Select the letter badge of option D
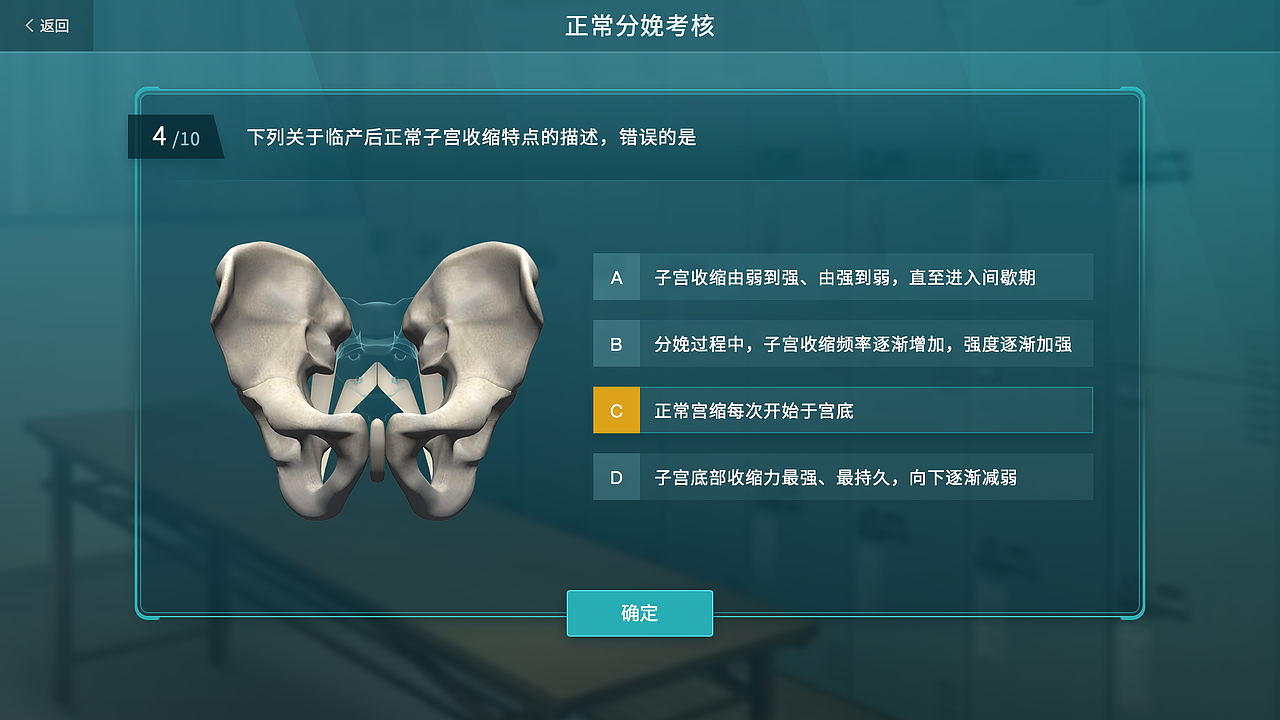The image size is (1280, 720). pyautogui.click(x=616, y=477)
